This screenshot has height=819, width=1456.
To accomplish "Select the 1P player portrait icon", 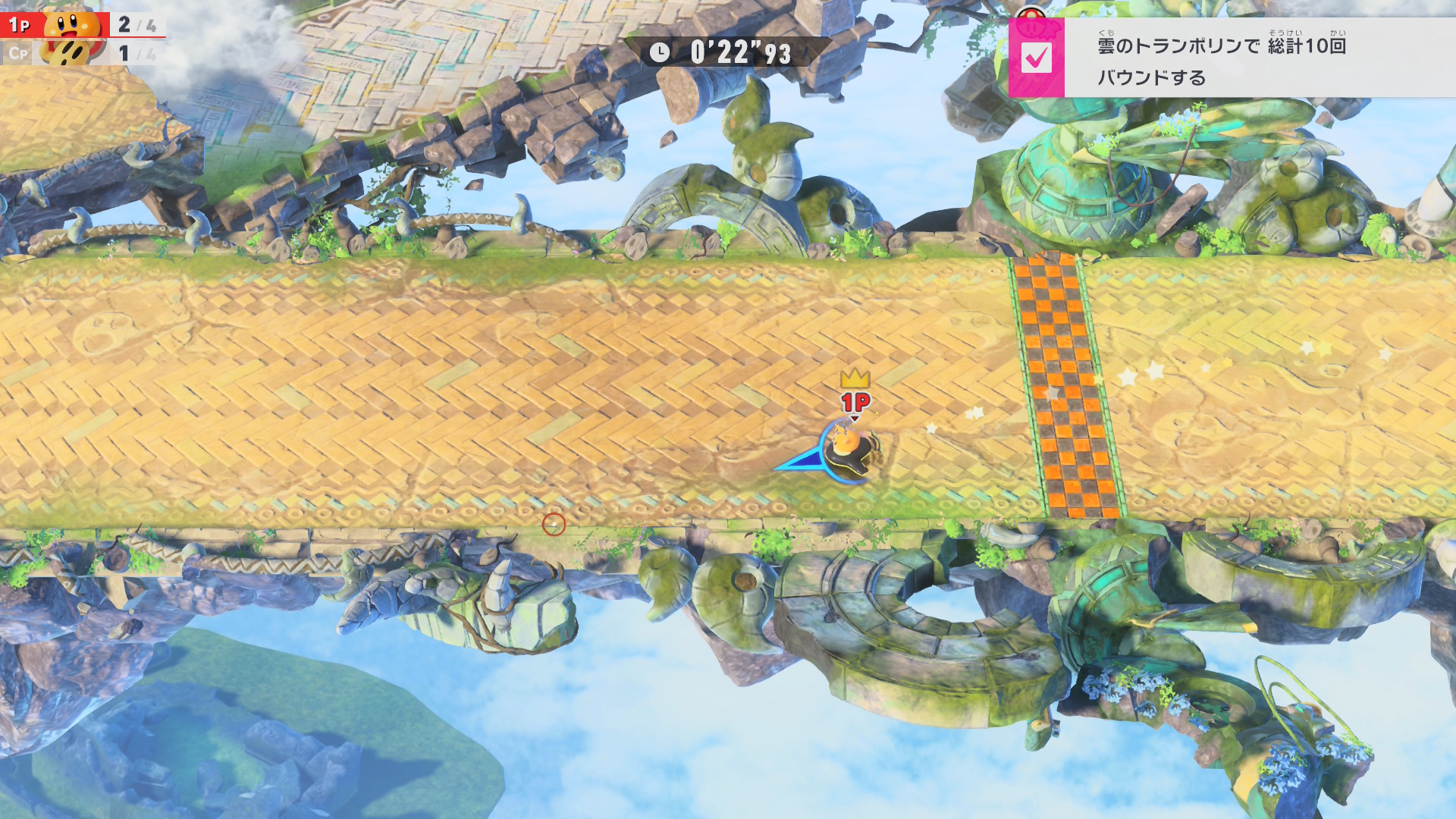I will coord(73,24).
